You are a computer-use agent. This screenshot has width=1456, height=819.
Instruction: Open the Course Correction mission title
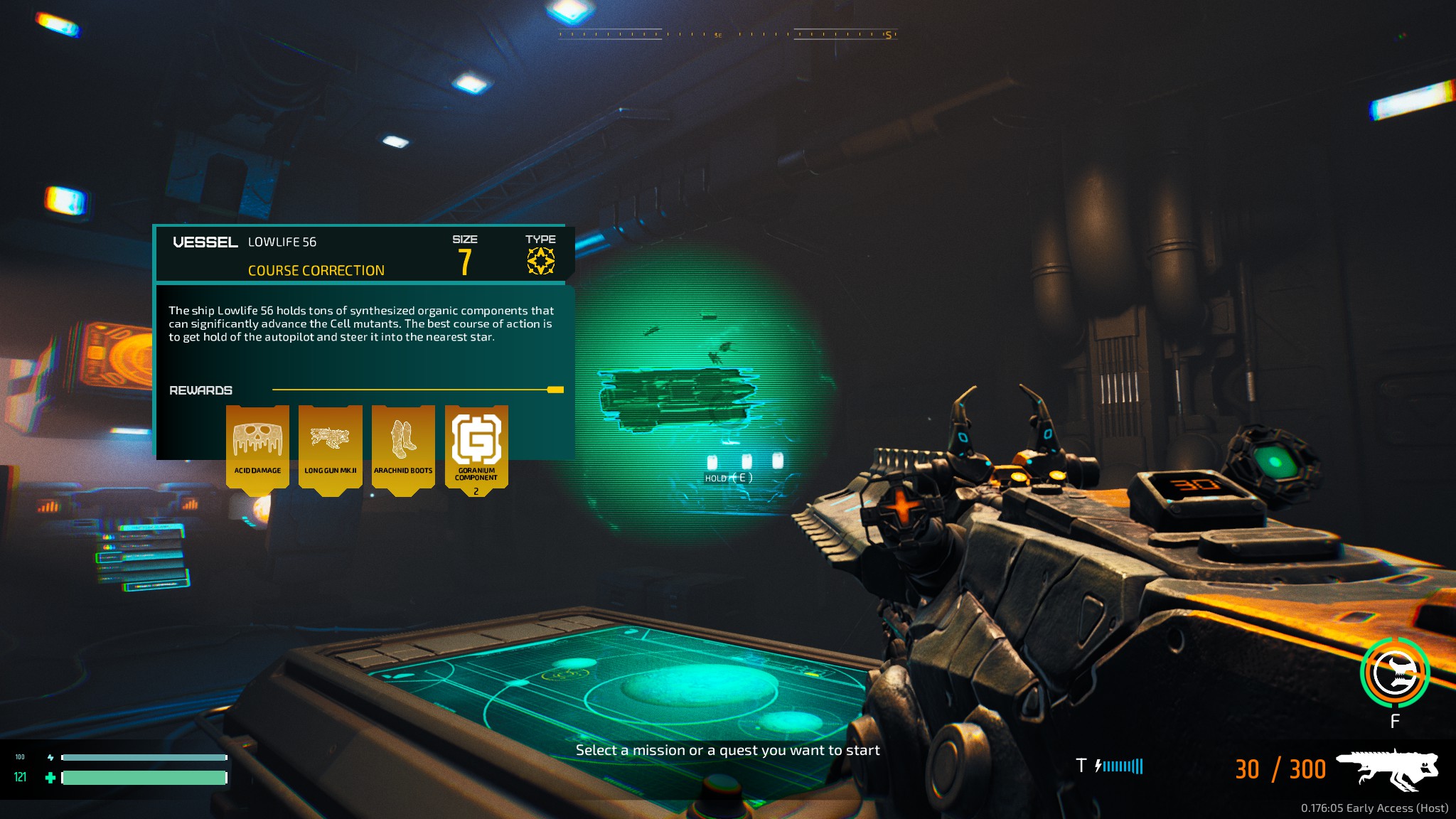coord(316,271)
